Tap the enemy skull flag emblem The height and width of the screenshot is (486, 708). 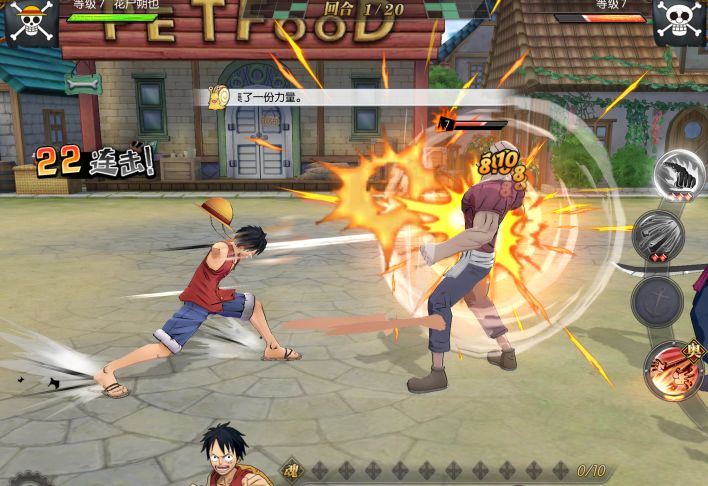click(680, 22)
